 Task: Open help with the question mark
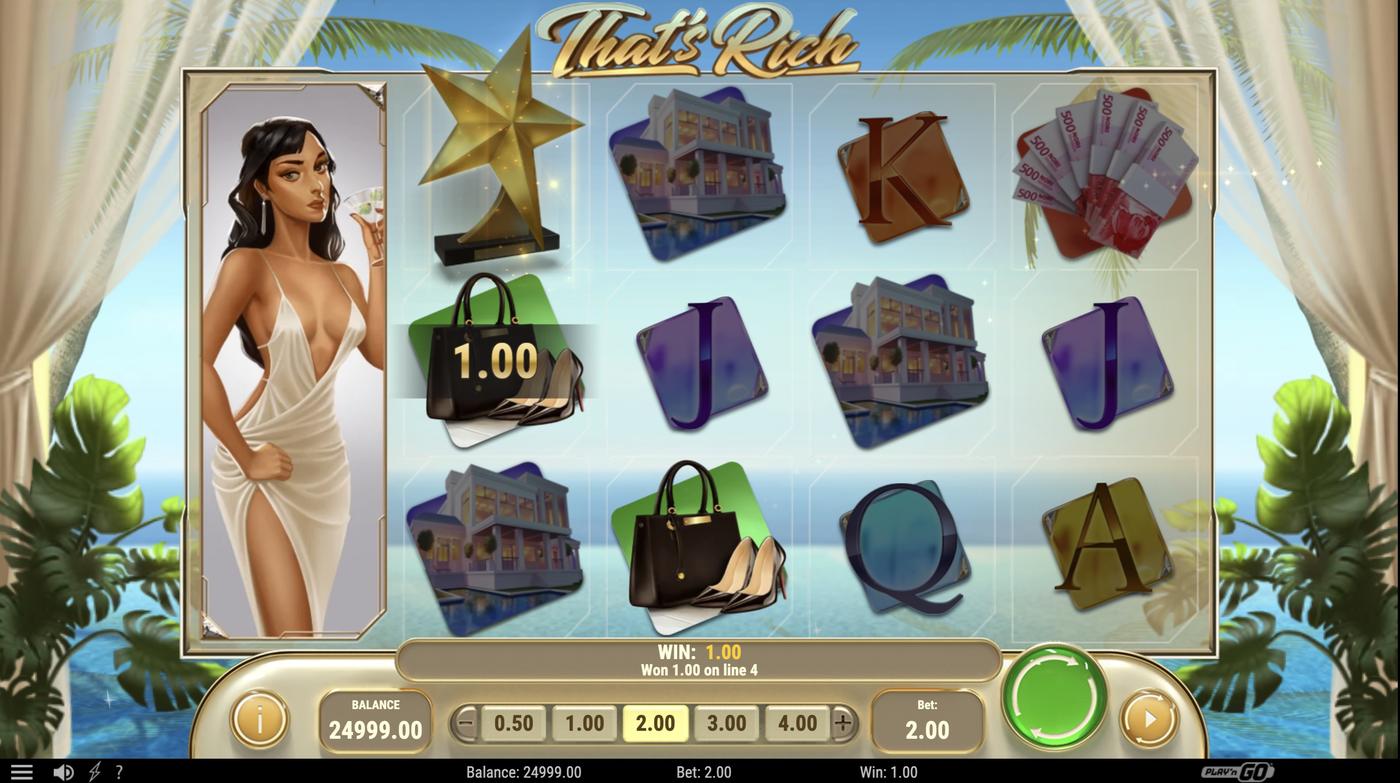(119, 772)
